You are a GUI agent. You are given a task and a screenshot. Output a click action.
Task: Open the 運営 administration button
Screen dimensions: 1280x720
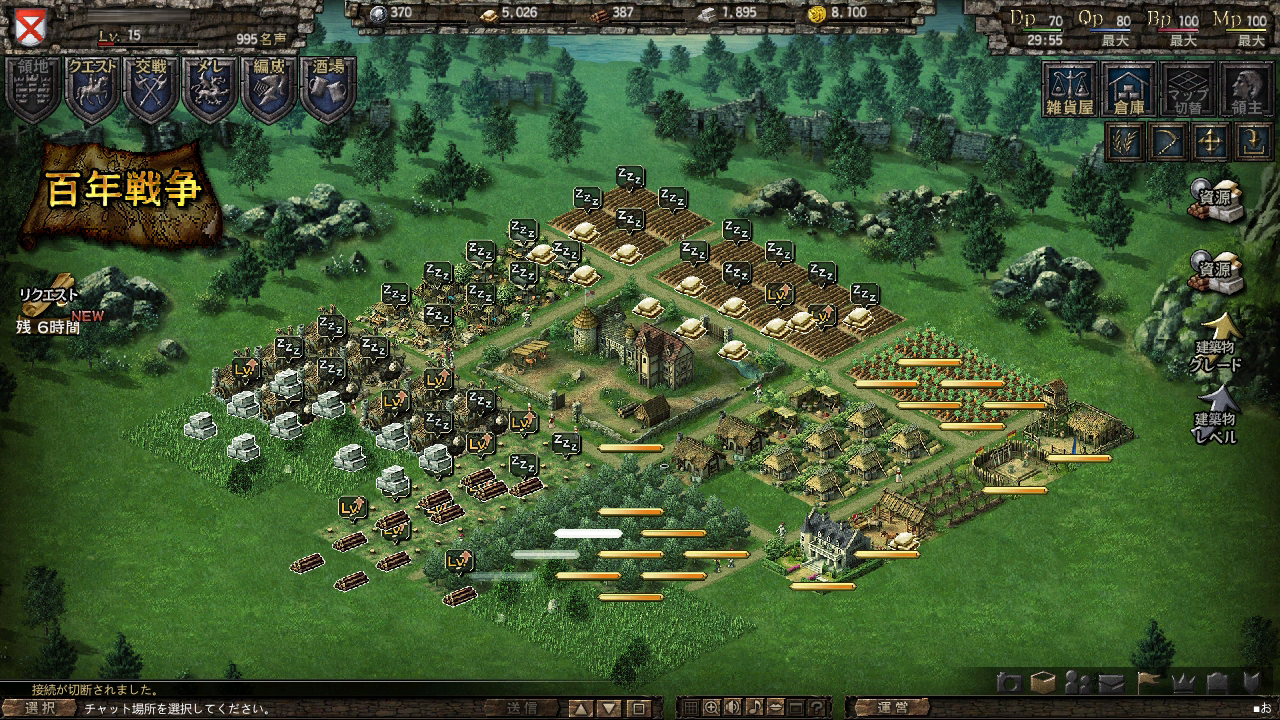pos(893,708)
